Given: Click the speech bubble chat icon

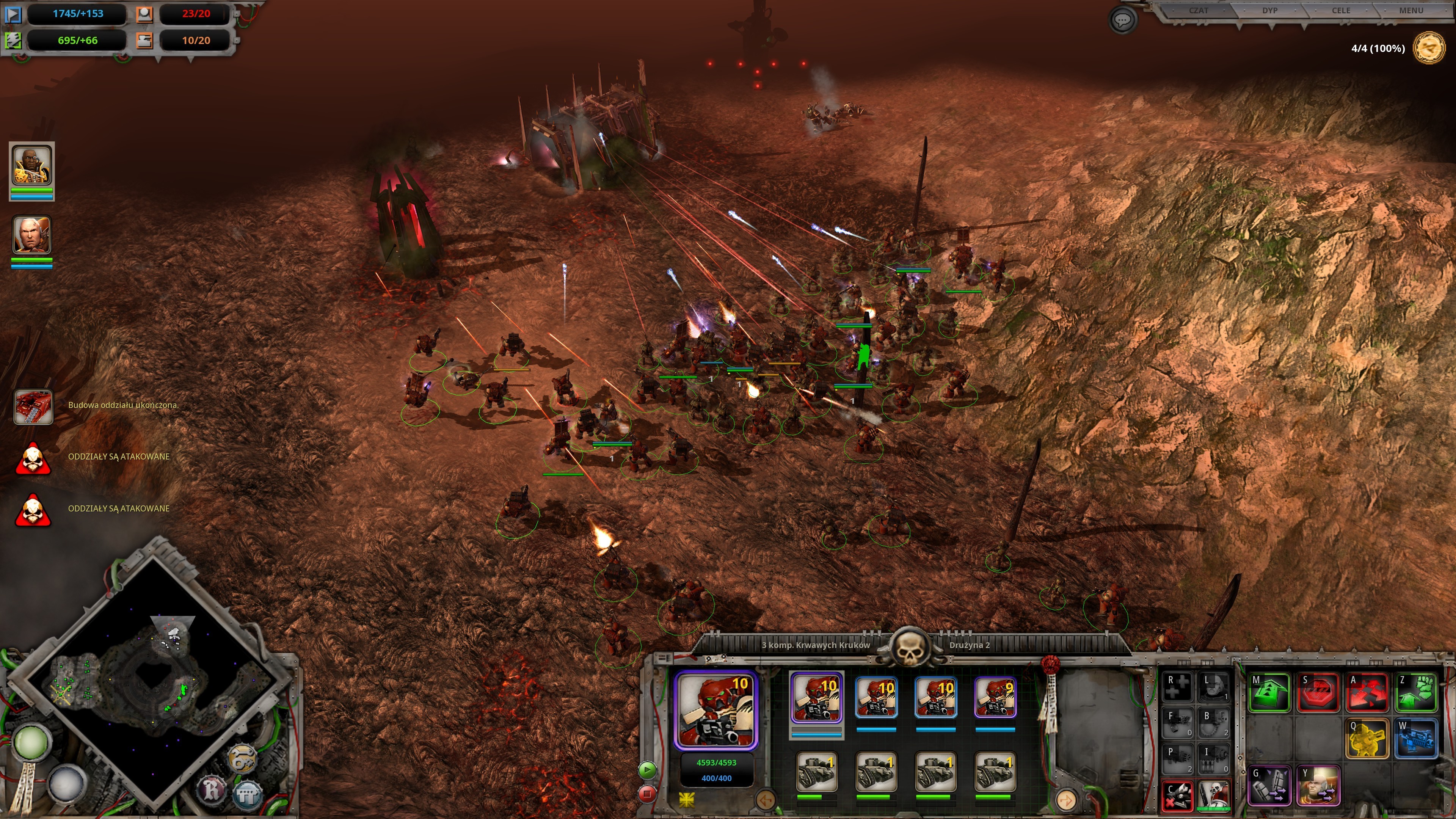Looking at the screenshot, I should [1122, 21].
